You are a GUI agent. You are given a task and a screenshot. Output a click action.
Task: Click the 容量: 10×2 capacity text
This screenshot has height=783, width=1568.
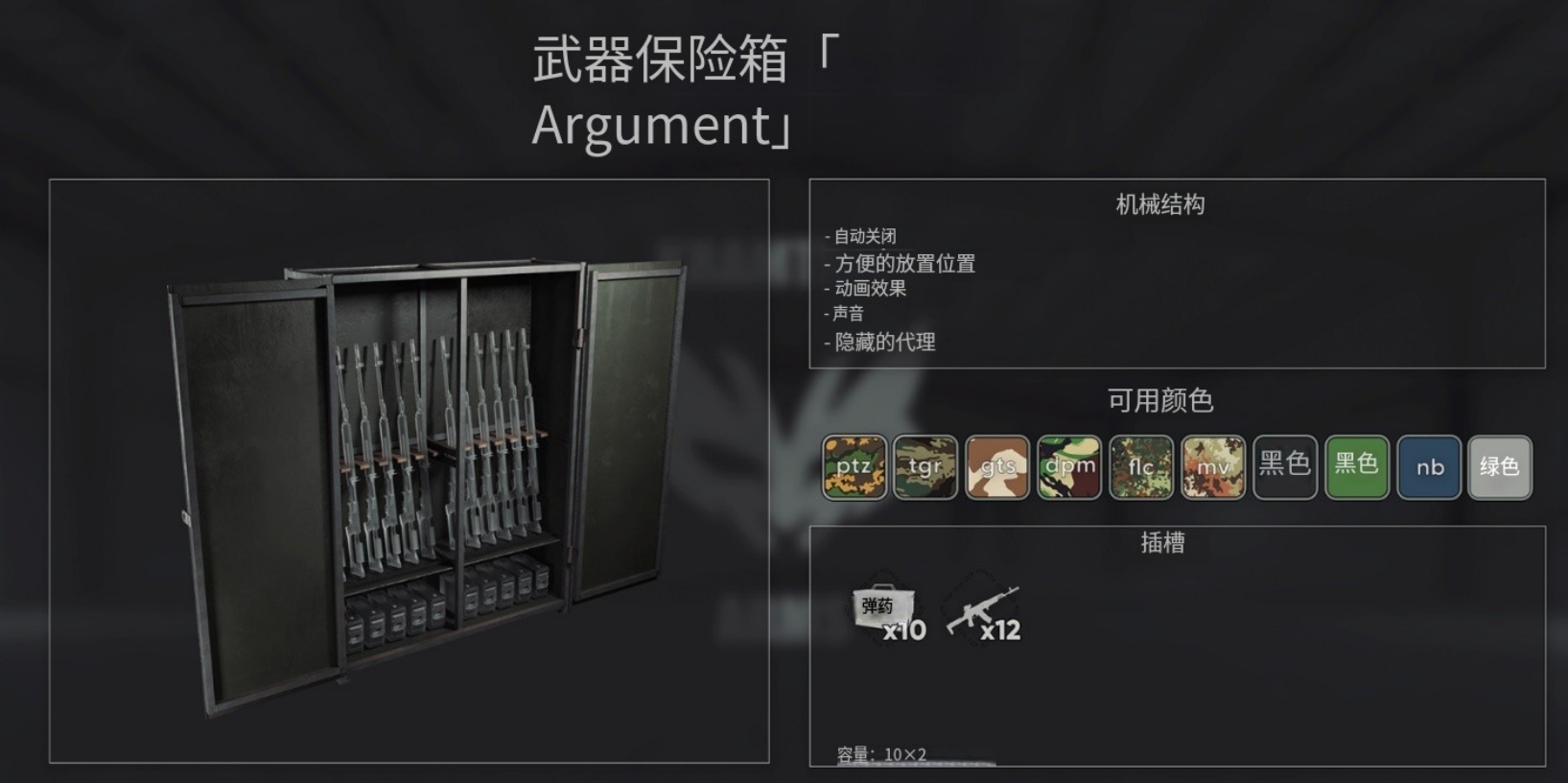point(879,754)
